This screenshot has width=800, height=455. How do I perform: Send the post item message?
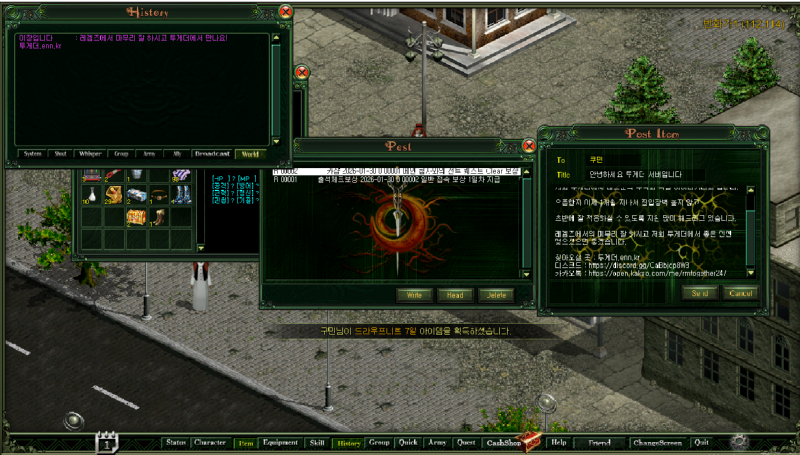[699, 293]
